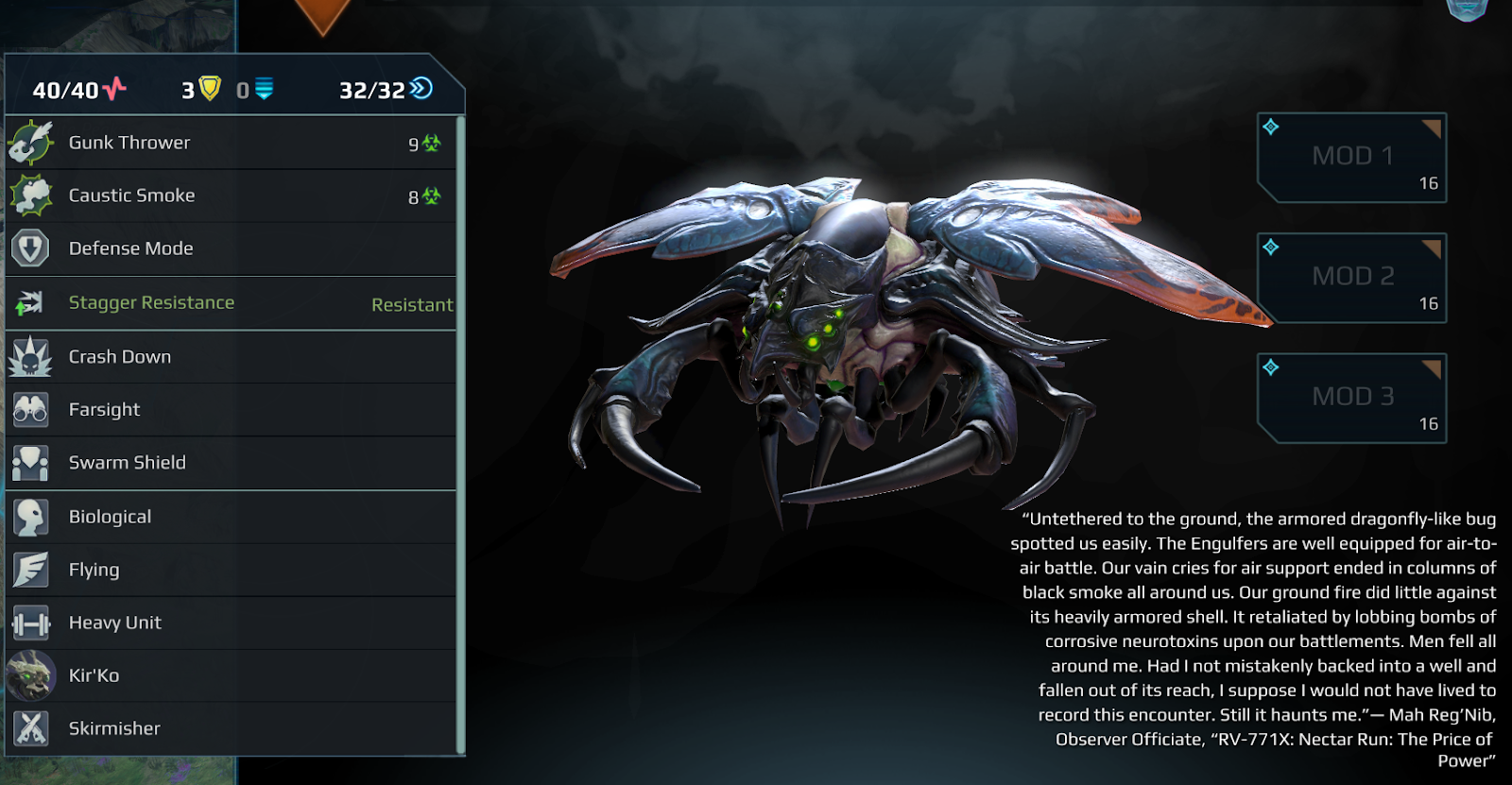The height and width of the screenshot is (785, 1512).
Task: Select the Flying trait row
Action: coord(231,570)
